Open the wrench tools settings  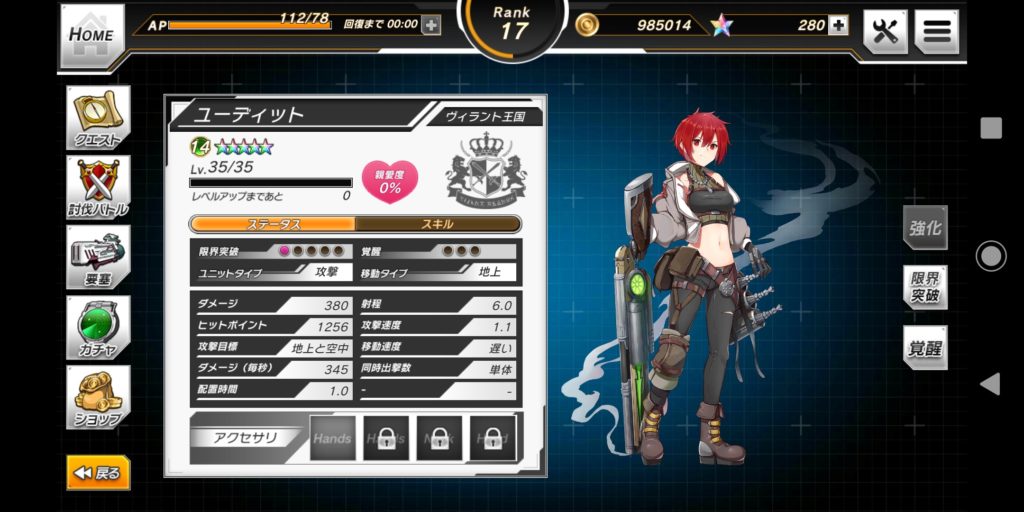click(885, 31)
